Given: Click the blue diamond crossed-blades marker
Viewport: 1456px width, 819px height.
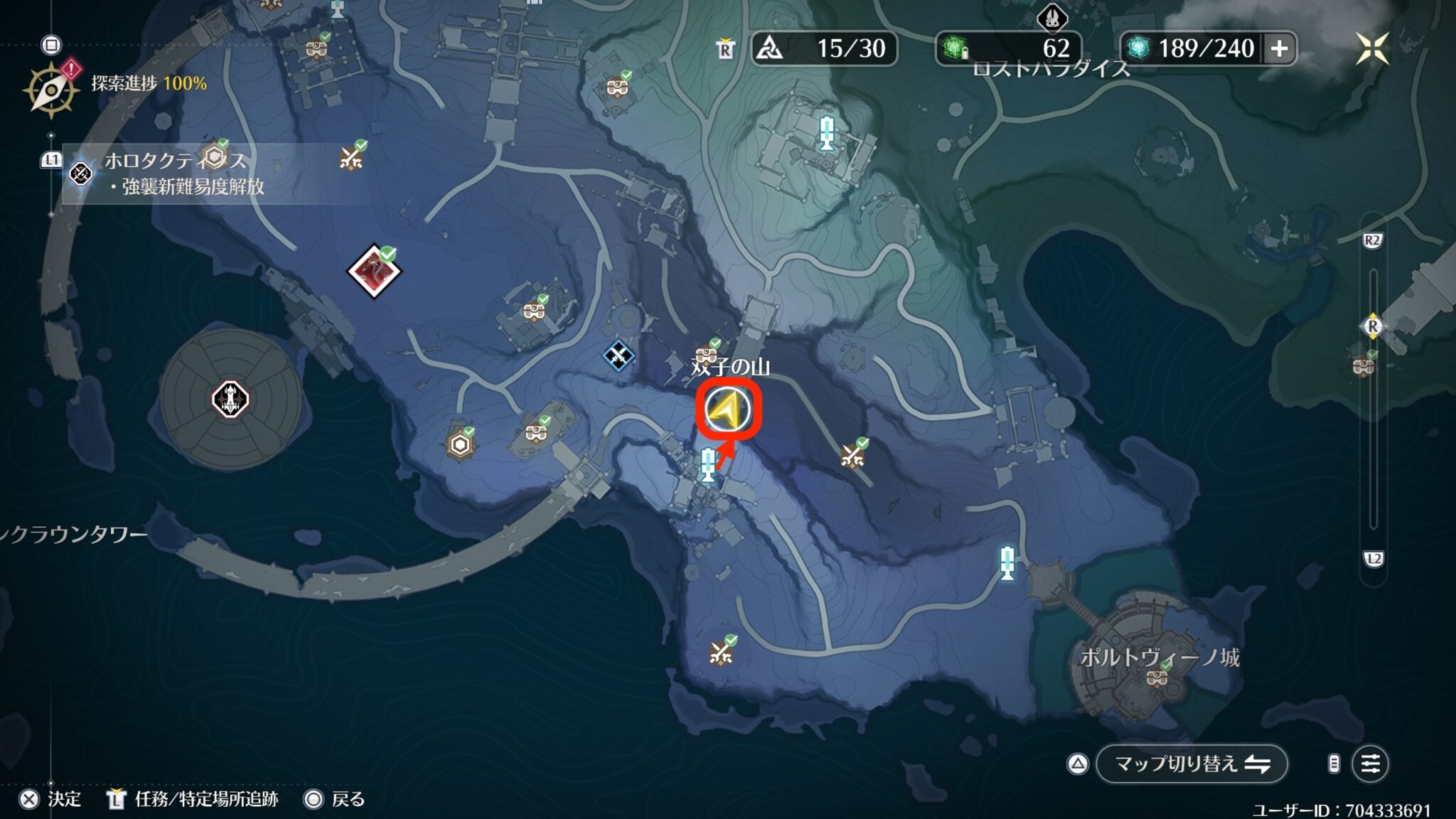Looking at the screenshot, I should pyautogui.click(x=618, y=355).
